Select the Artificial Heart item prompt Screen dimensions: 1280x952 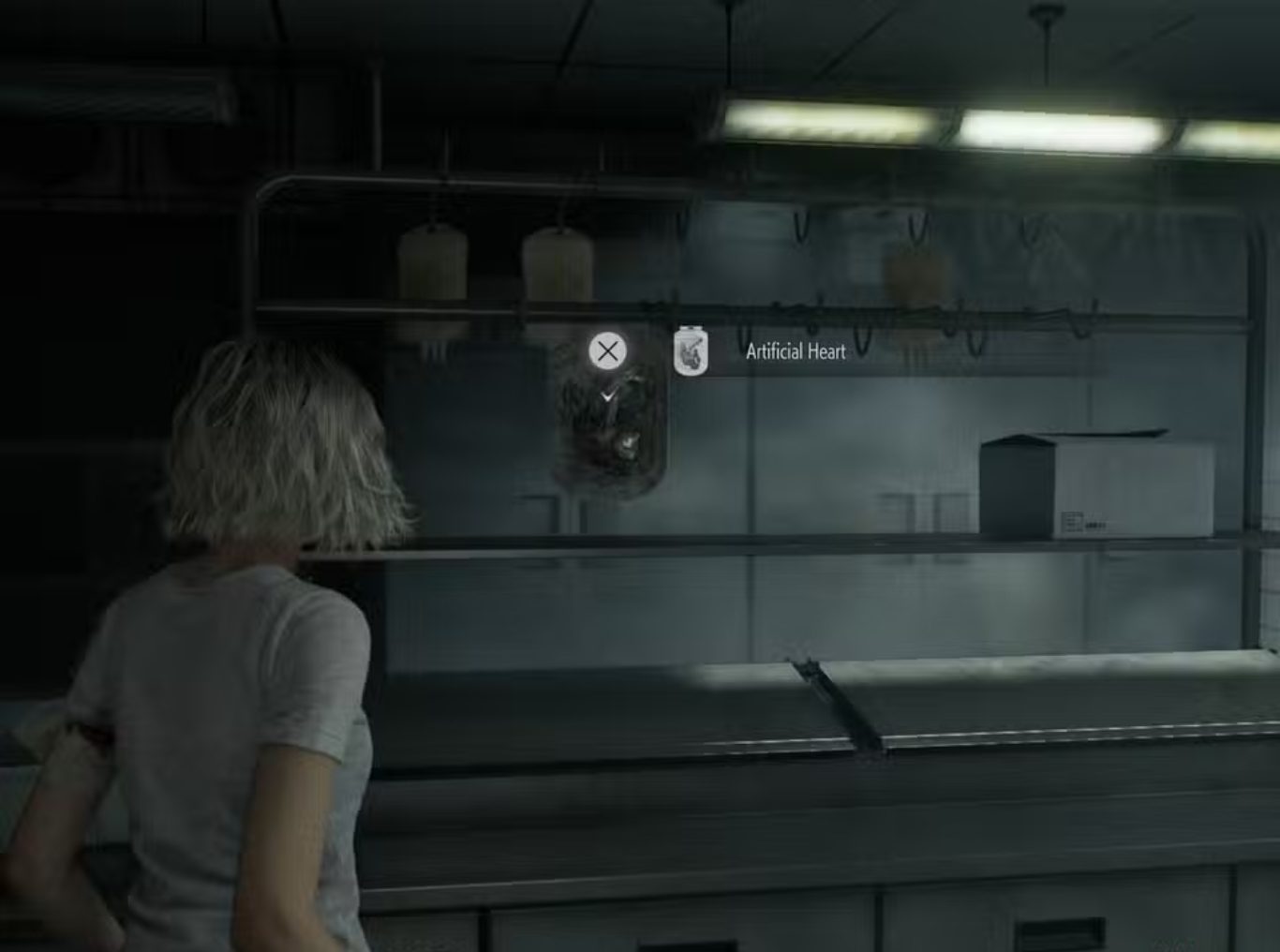click(x=795, y=351)
